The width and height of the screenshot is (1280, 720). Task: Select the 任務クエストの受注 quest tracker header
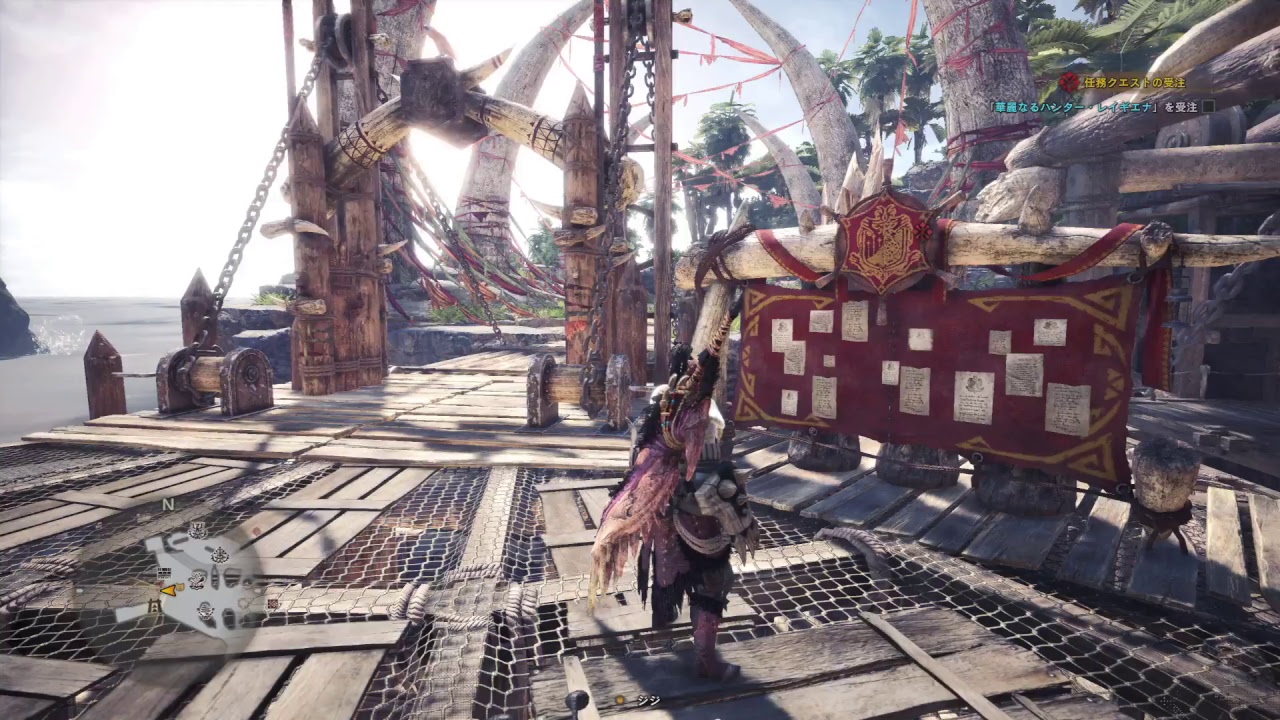point(1134,83)
